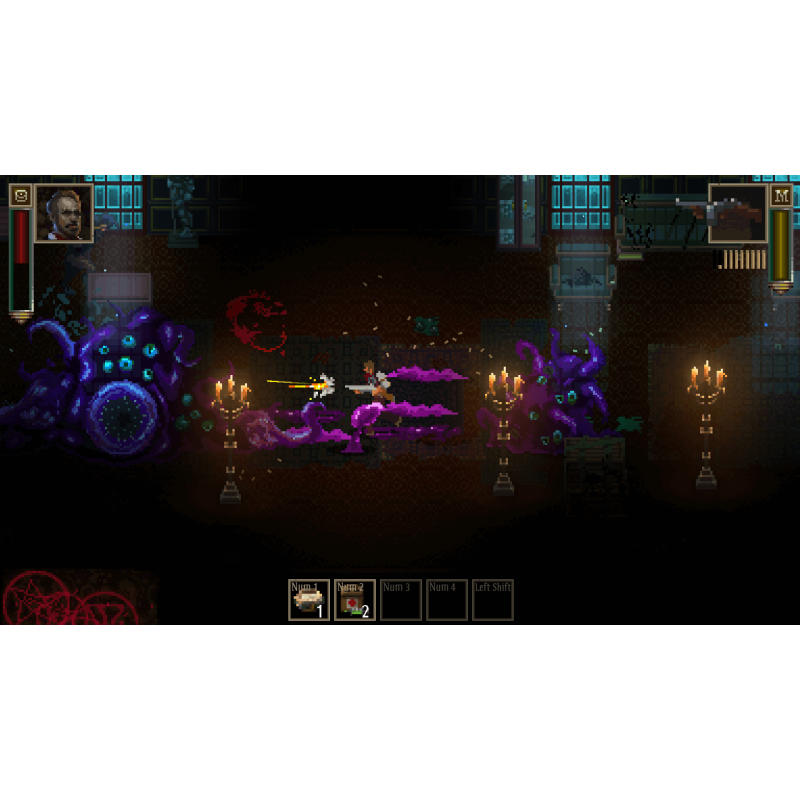Image resolution: width=800 pixels, height=800 pixels.
Task: Click the character portrait
Action: (x=64, y=214)
